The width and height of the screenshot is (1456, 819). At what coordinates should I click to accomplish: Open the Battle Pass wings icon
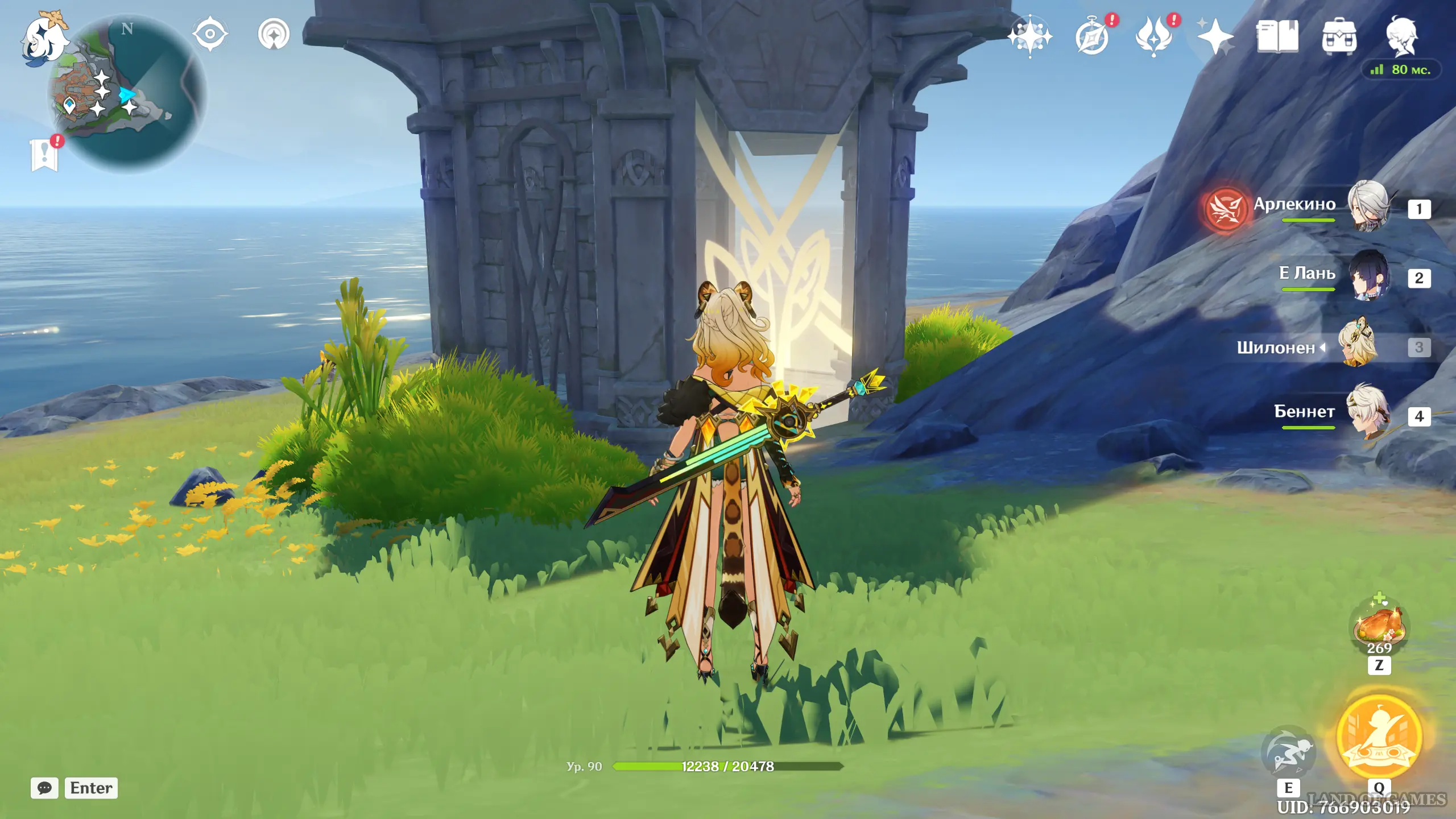tap(1154, 38)
